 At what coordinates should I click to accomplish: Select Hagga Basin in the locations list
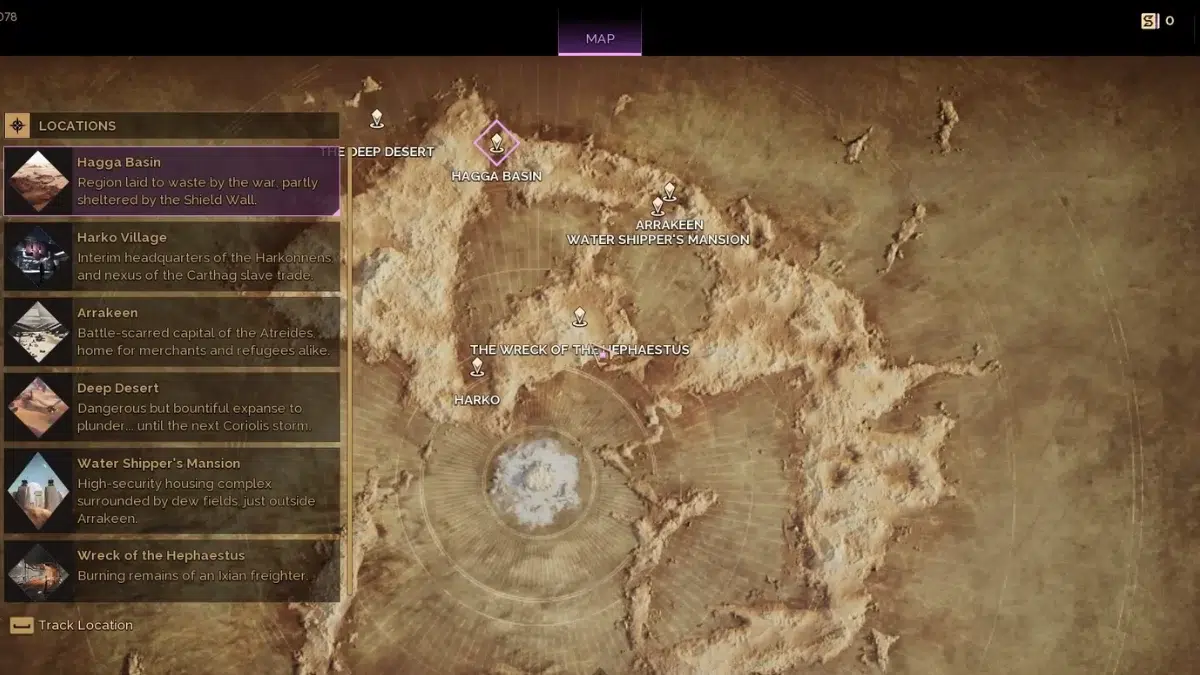[x=172, y=181]
